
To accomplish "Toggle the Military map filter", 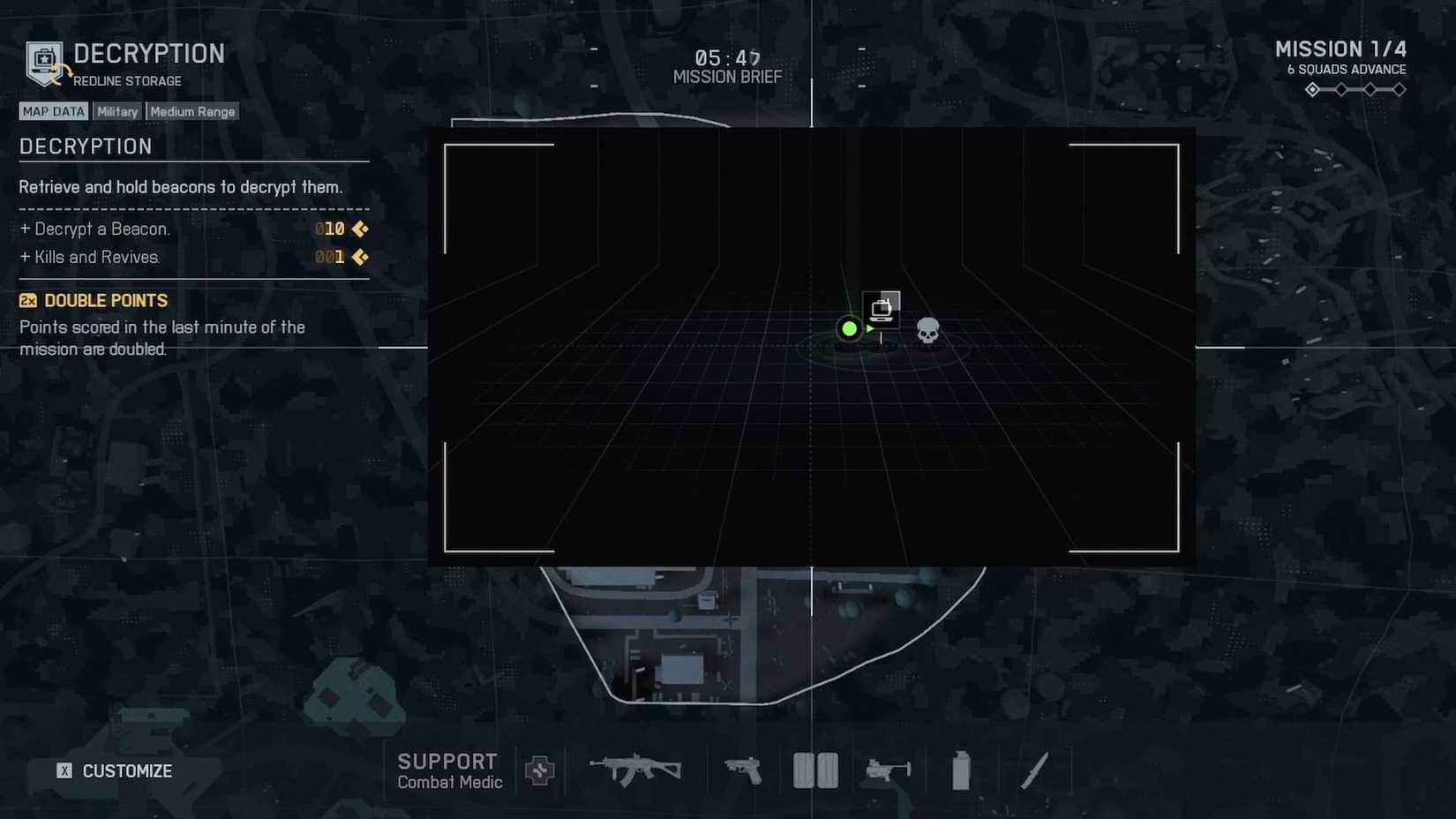I will click(x=116, y=110).
